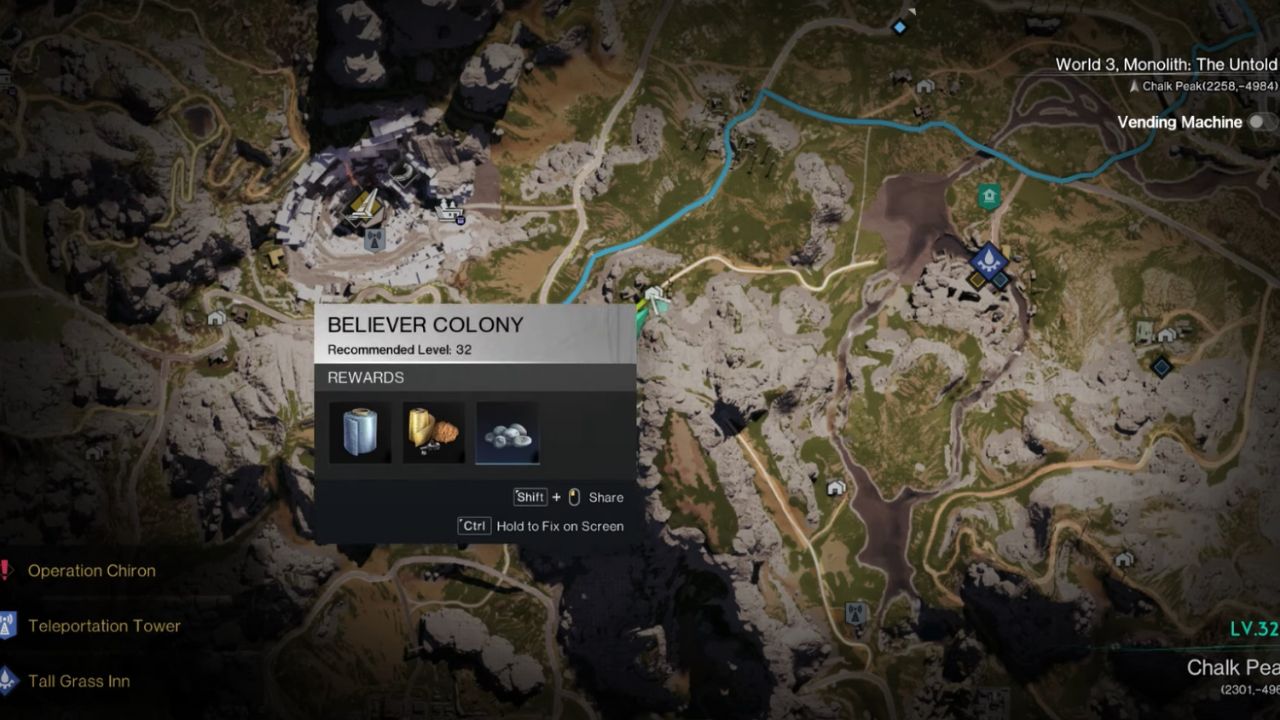1280x720 pixels.
Task: Click the Monolith marker on the settlement
Action: (363, 207)
